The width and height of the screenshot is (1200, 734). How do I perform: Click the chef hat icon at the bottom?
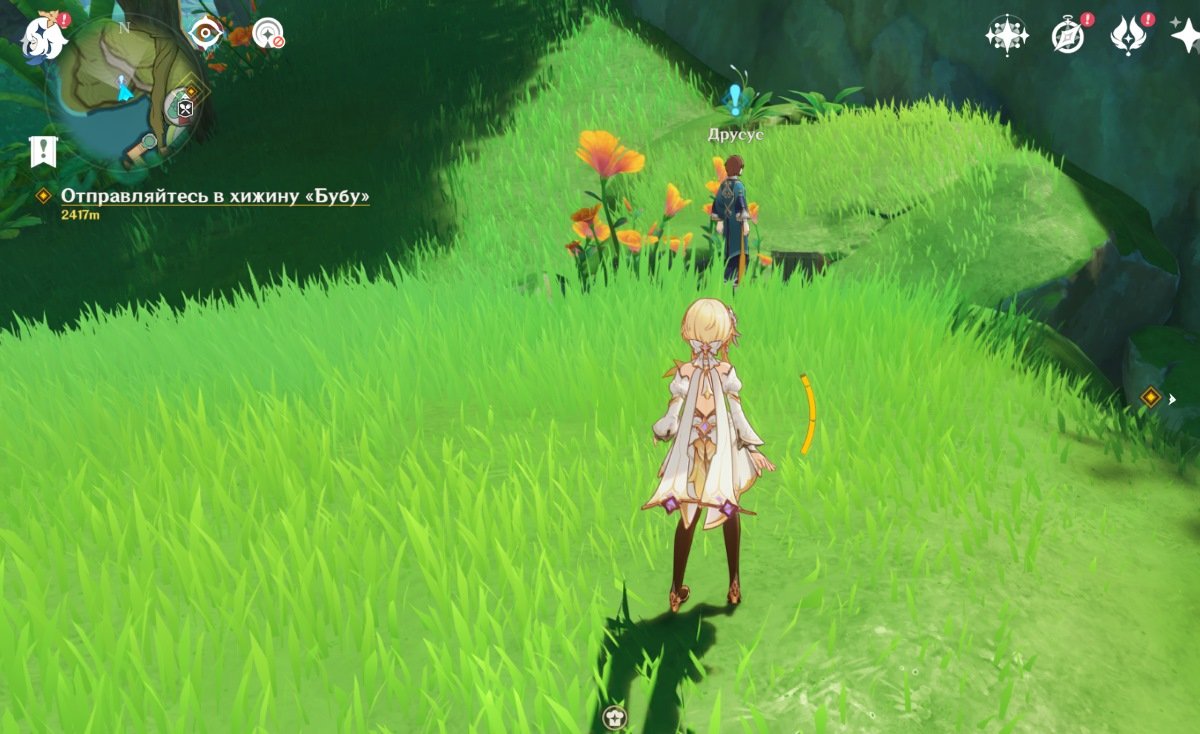coord(614,716)
